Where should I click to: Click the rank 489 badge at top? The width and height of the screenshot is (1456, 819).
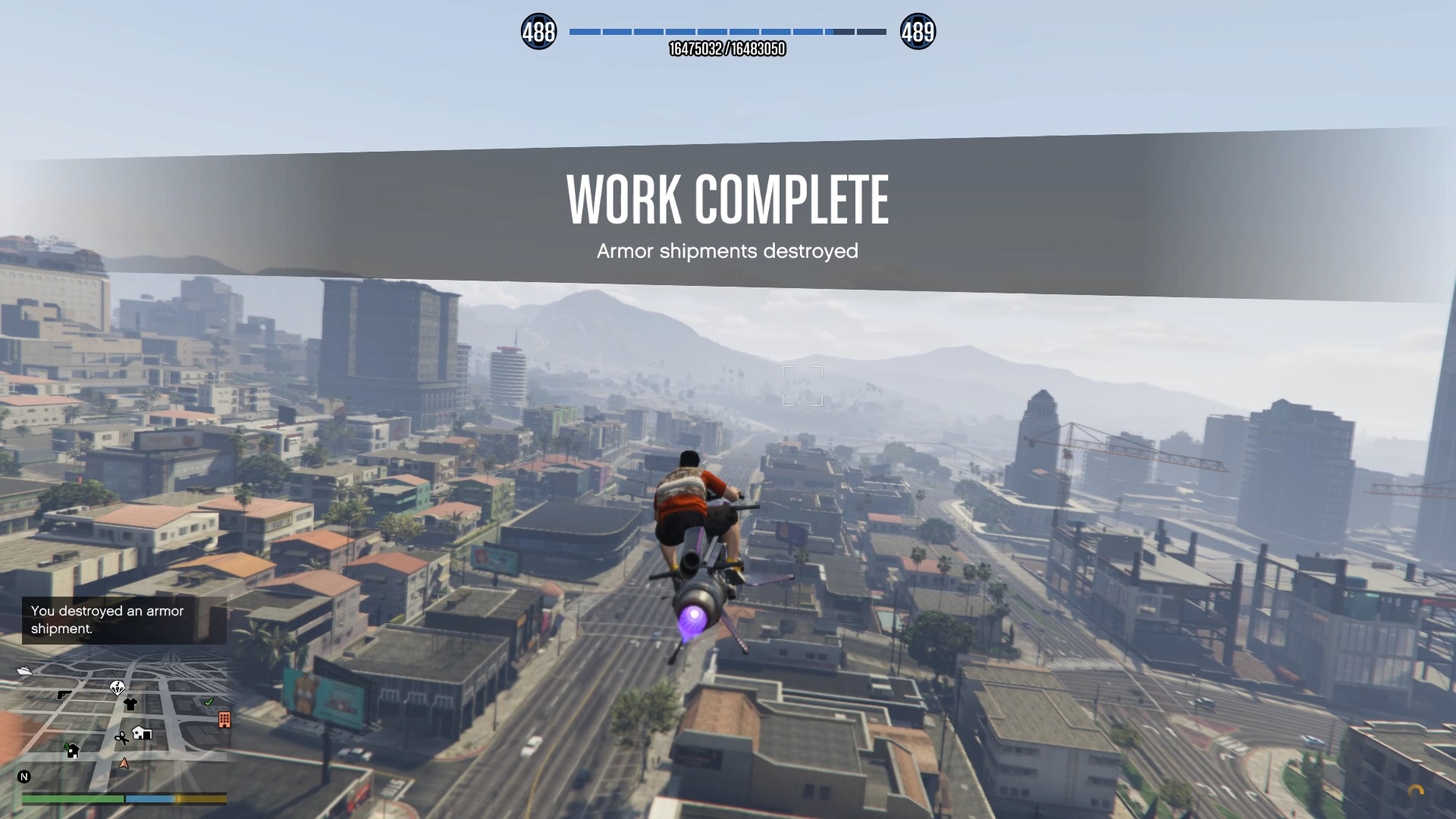(x=918, y=31)
